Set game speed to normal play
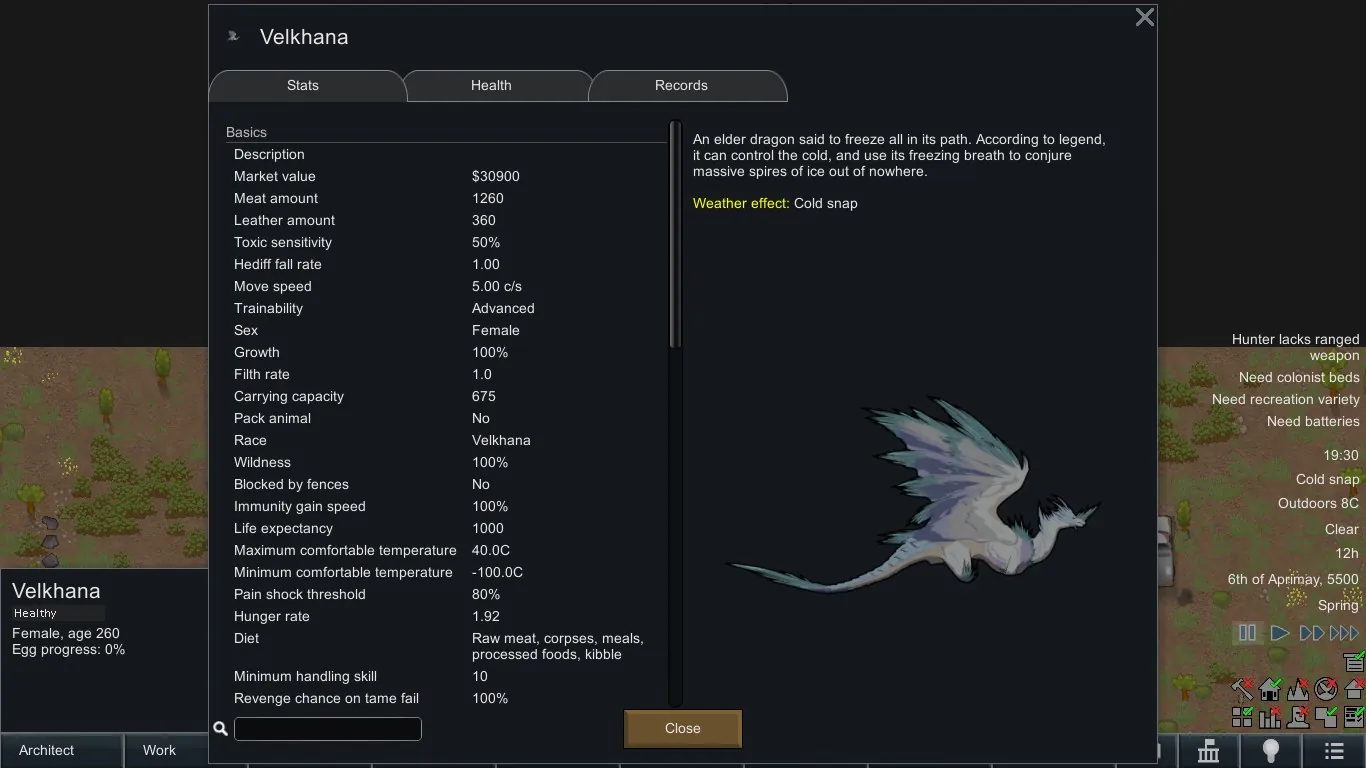The height and width of the screenshot is (768, 1366). point(1279,633)
